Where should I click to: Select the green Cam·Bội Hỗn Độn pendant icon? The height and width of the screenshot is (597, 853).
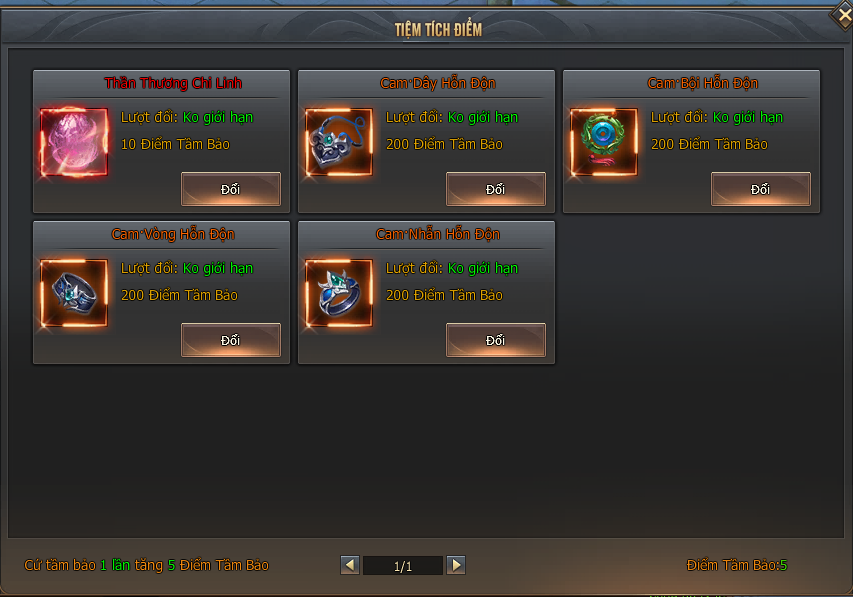(x=604, y=143)
